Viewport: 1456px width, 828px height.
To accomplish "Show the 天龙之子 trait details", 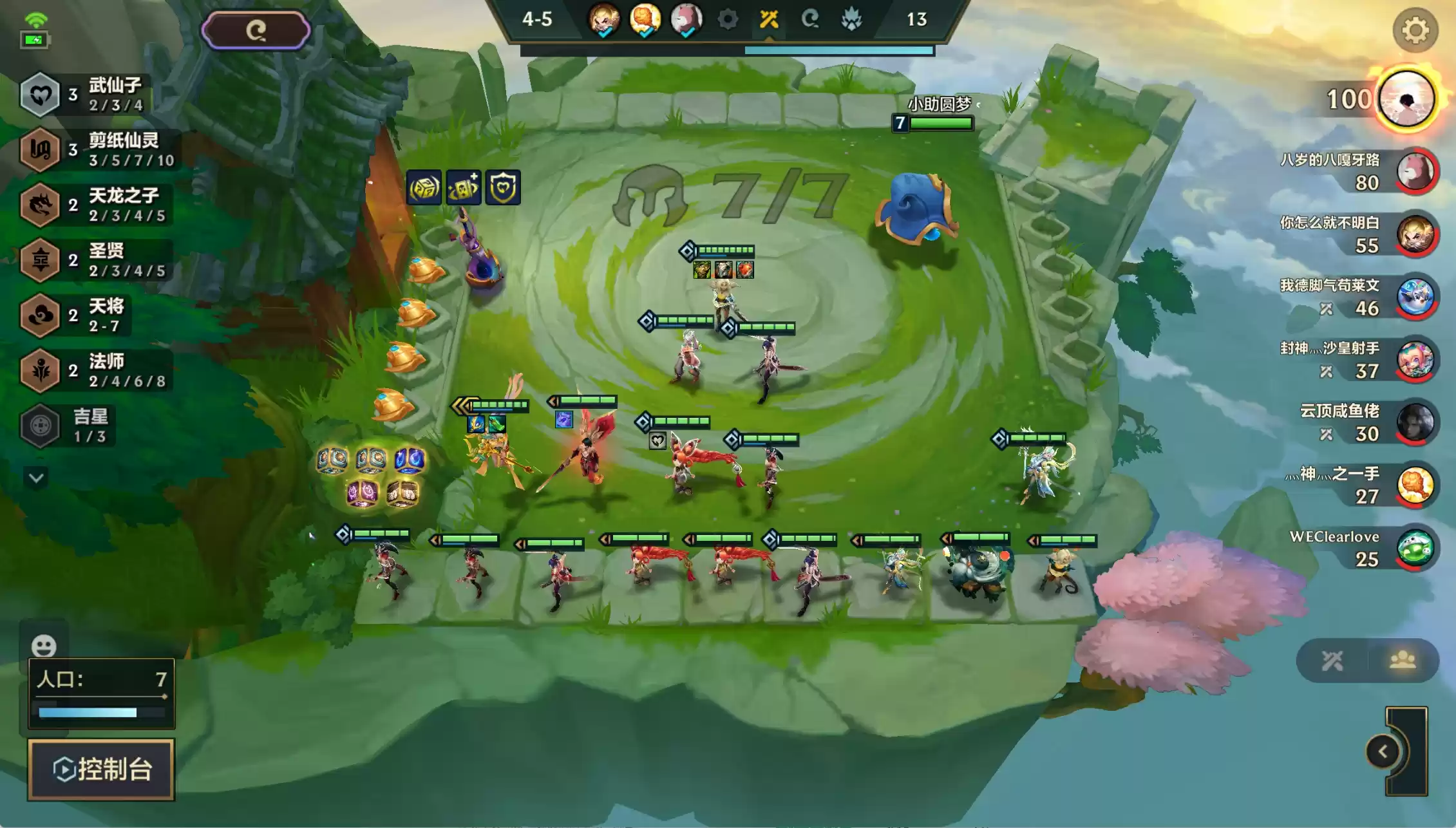I will [x=97, y=205].
